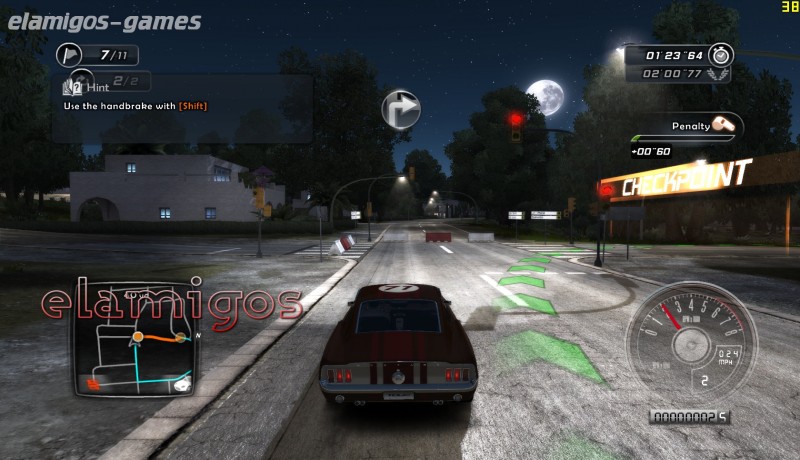Click the Hint book icon
Viewport: 800px width, 460px height.
pos(70,88)
